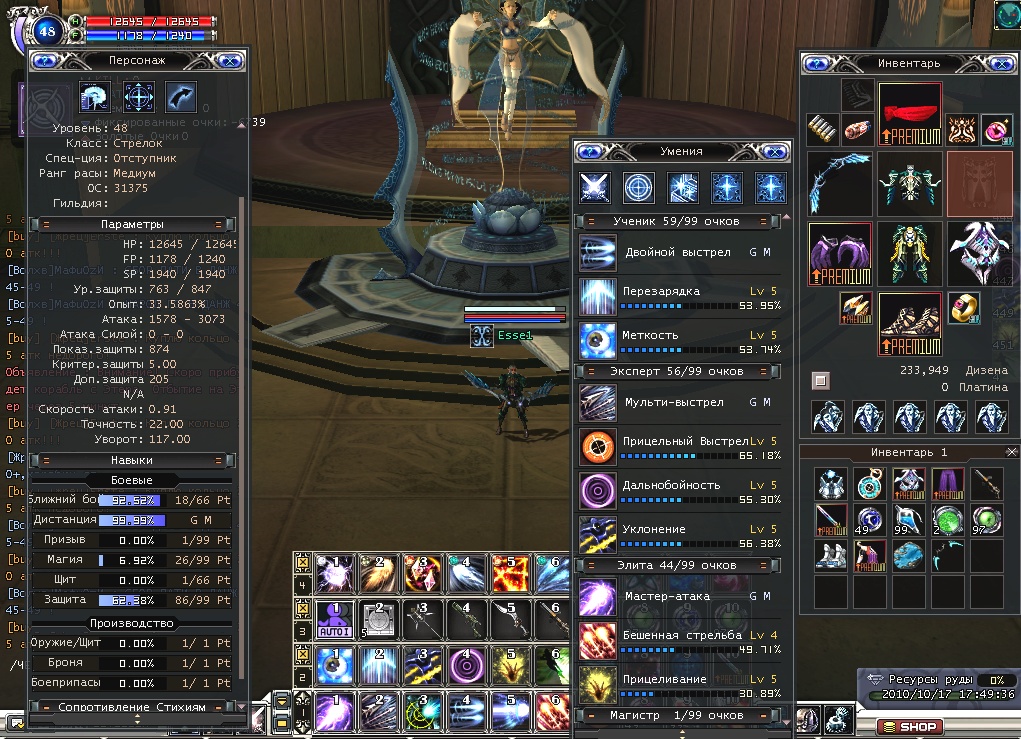Select the equipped blue bow slot
1021x739 pixels.
pos(838,184)
